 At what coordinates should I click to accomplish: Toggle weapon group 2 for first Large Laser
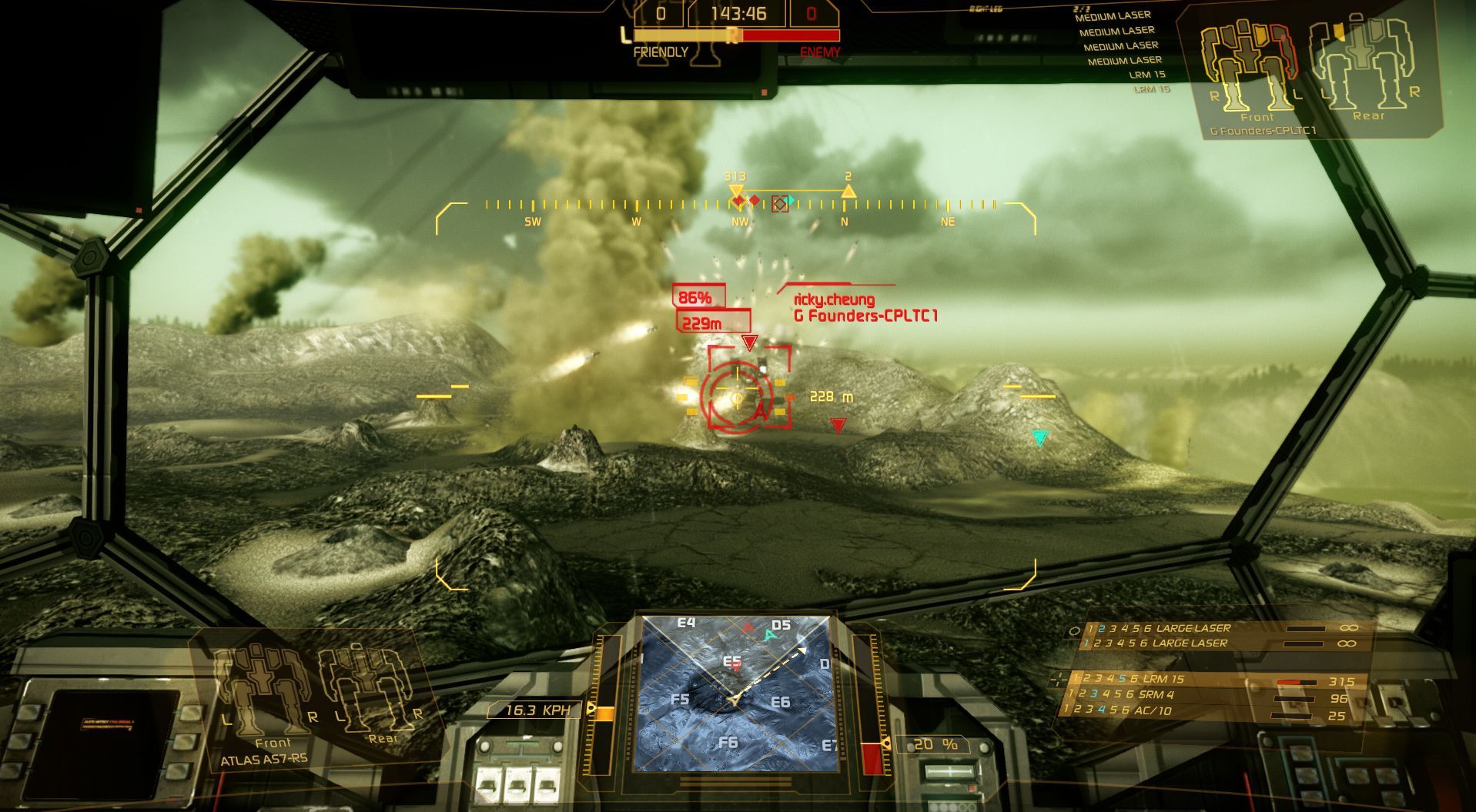[x=1102, y=629]
